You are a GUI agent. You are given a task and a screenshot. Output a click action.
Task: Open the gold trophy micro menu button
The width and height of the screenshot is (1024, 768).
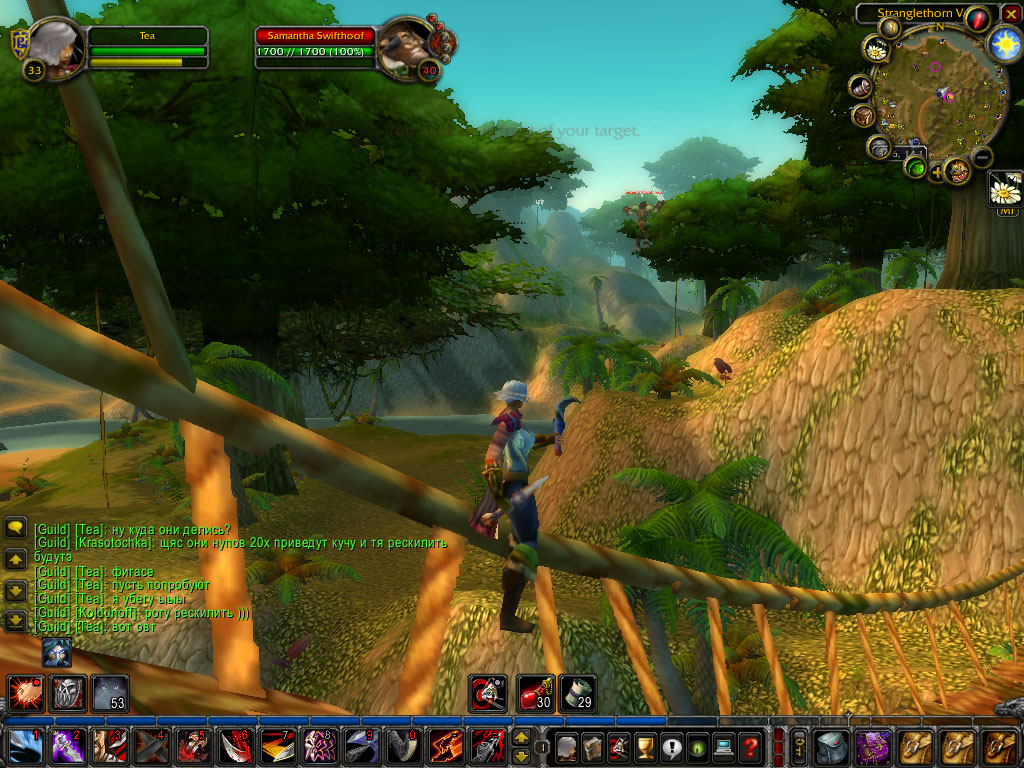(x=646, y=746)
